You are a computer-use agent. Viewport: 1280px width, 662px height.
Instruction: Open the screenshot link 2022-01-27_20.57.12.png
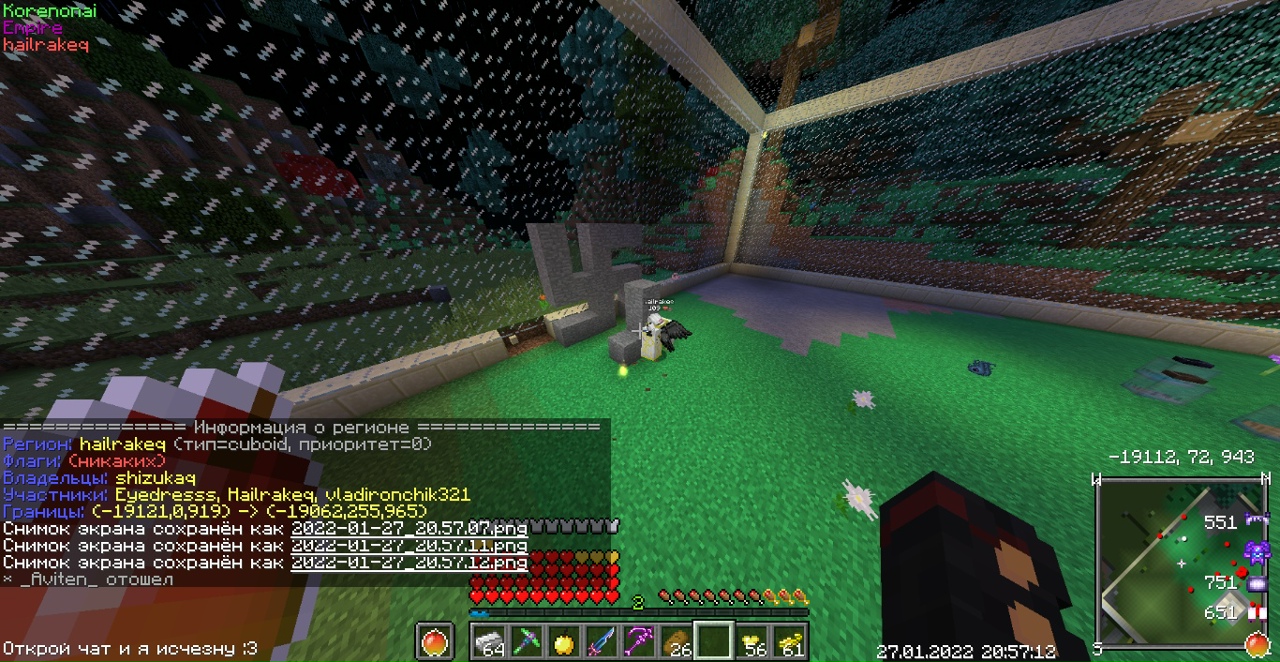pyautogui.click(x=409, y=562)
